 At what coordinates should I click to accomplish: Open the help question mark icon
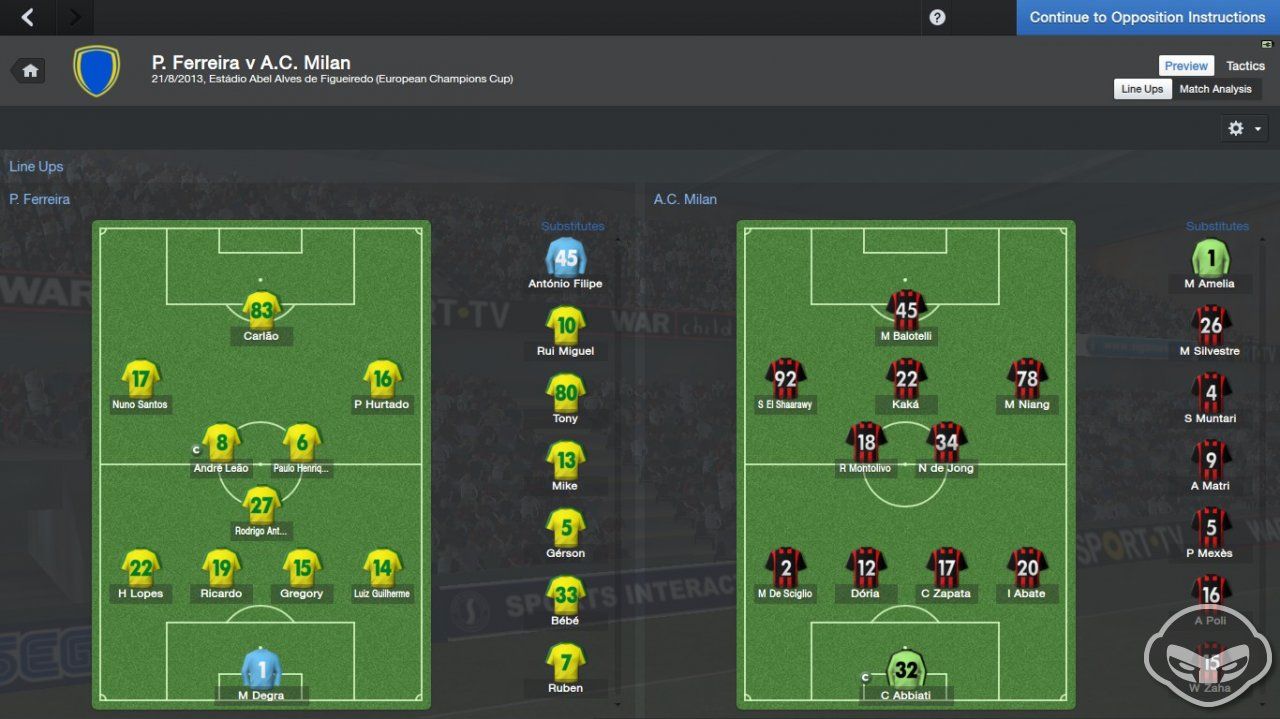pyautogui.click(x=937, y=17)
